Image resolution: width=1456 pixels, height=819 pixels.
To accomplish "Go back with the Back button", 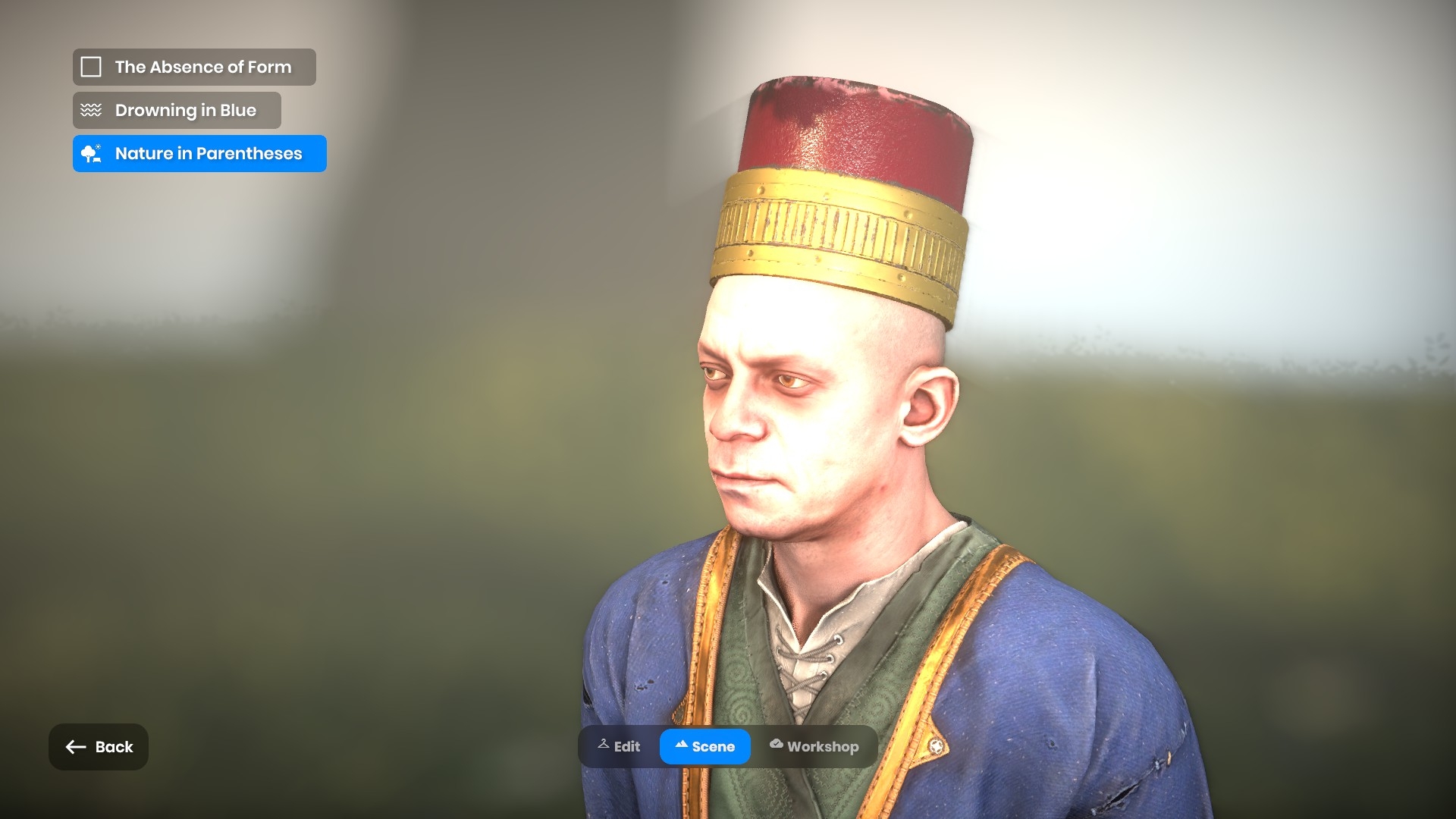I will [99, 747].
